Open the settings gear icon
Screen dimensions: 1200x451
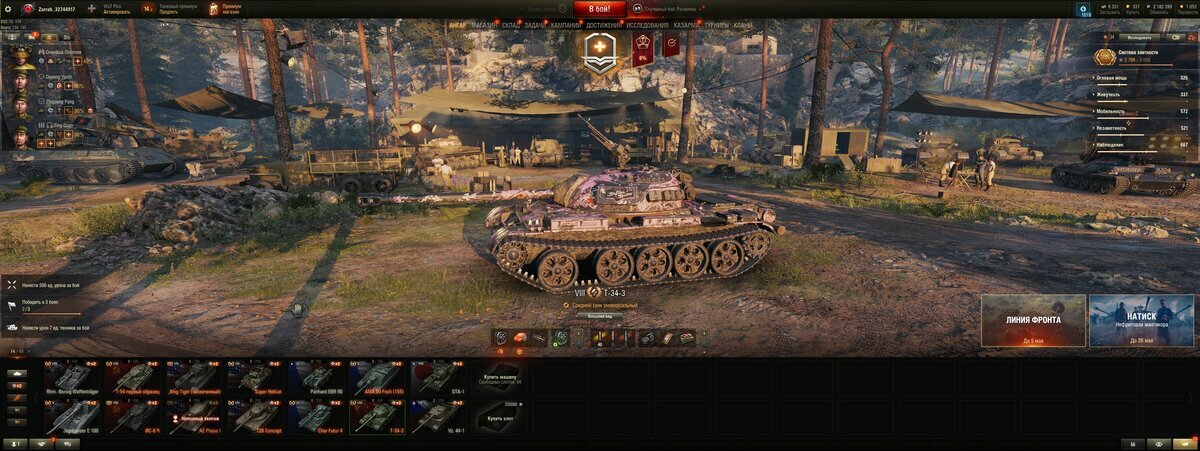[9, 8]
